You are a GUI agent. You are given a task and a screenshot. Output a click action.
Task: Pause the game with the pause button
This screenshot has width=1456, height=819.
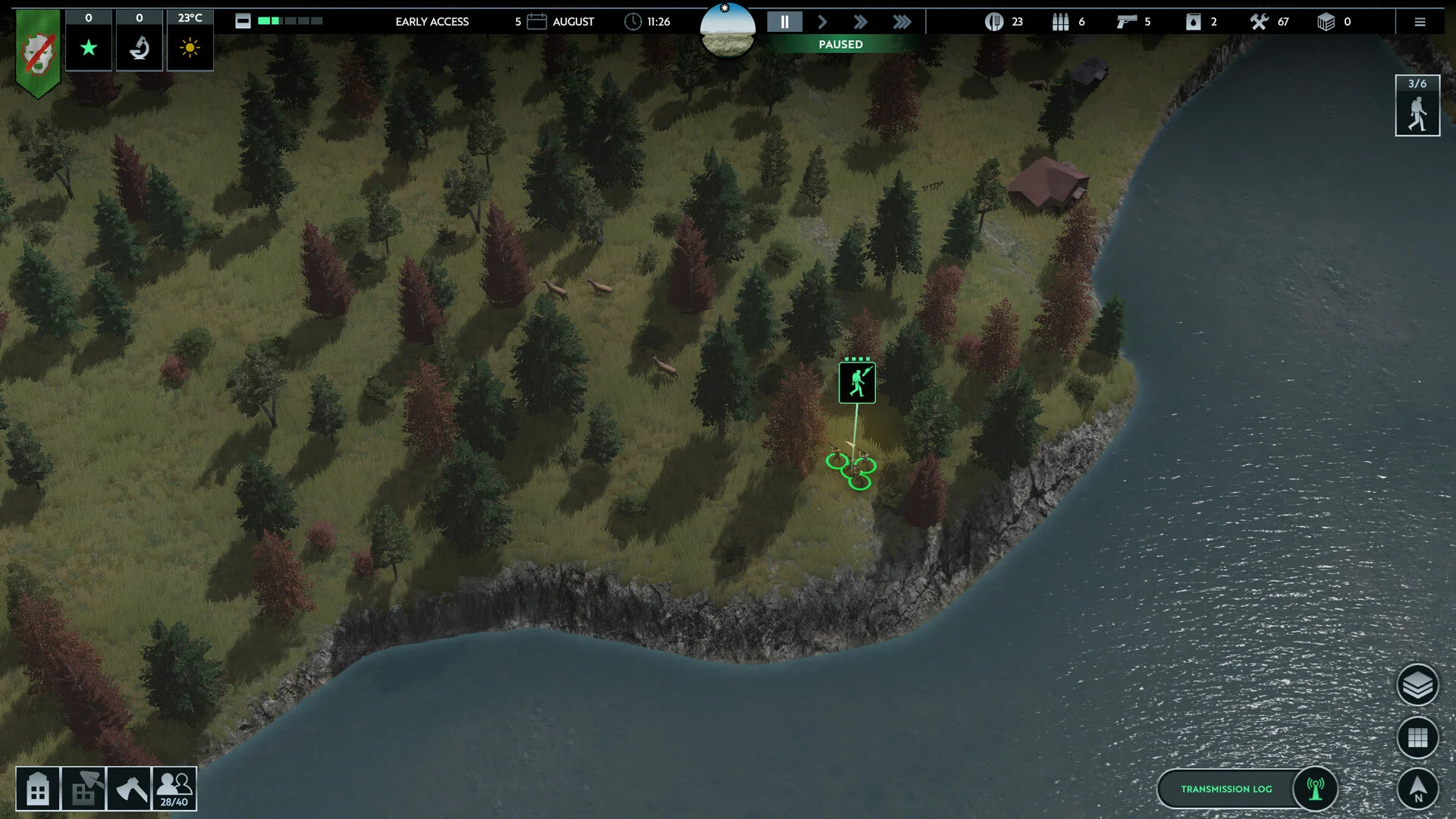coord(785,22)
